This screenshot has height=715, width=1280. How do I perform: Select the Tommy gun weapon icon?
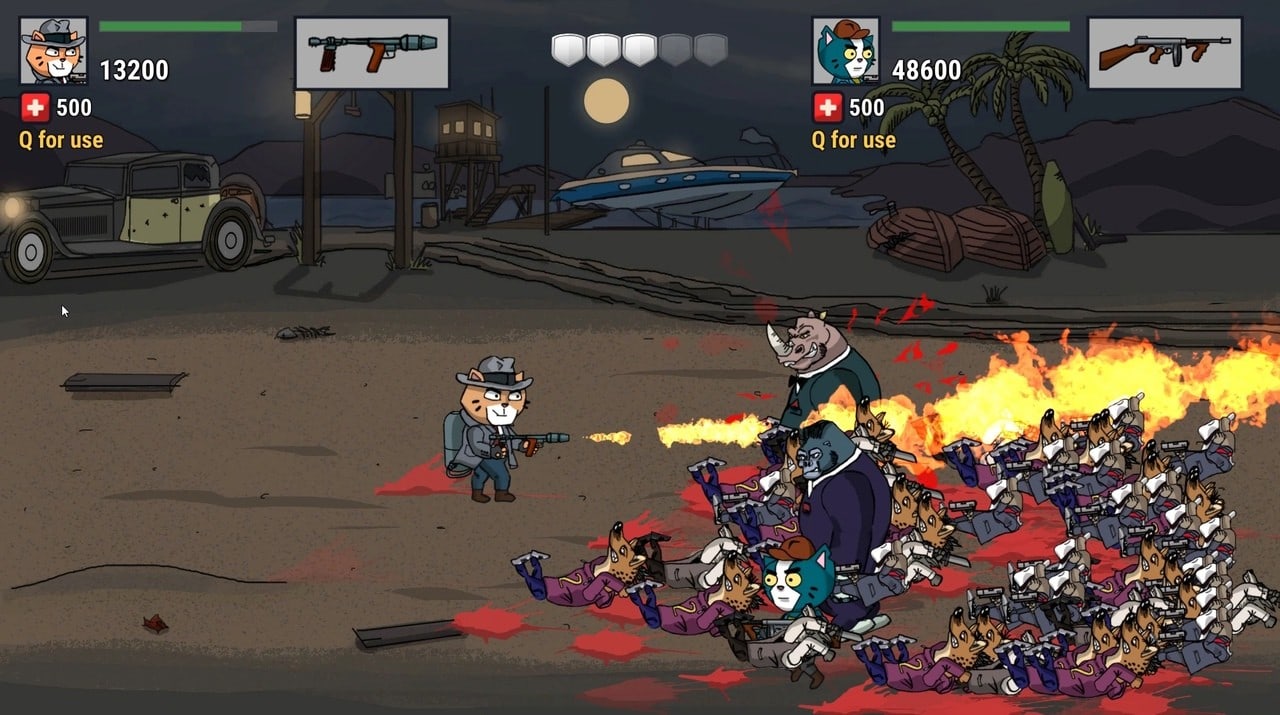point(1164,52)
